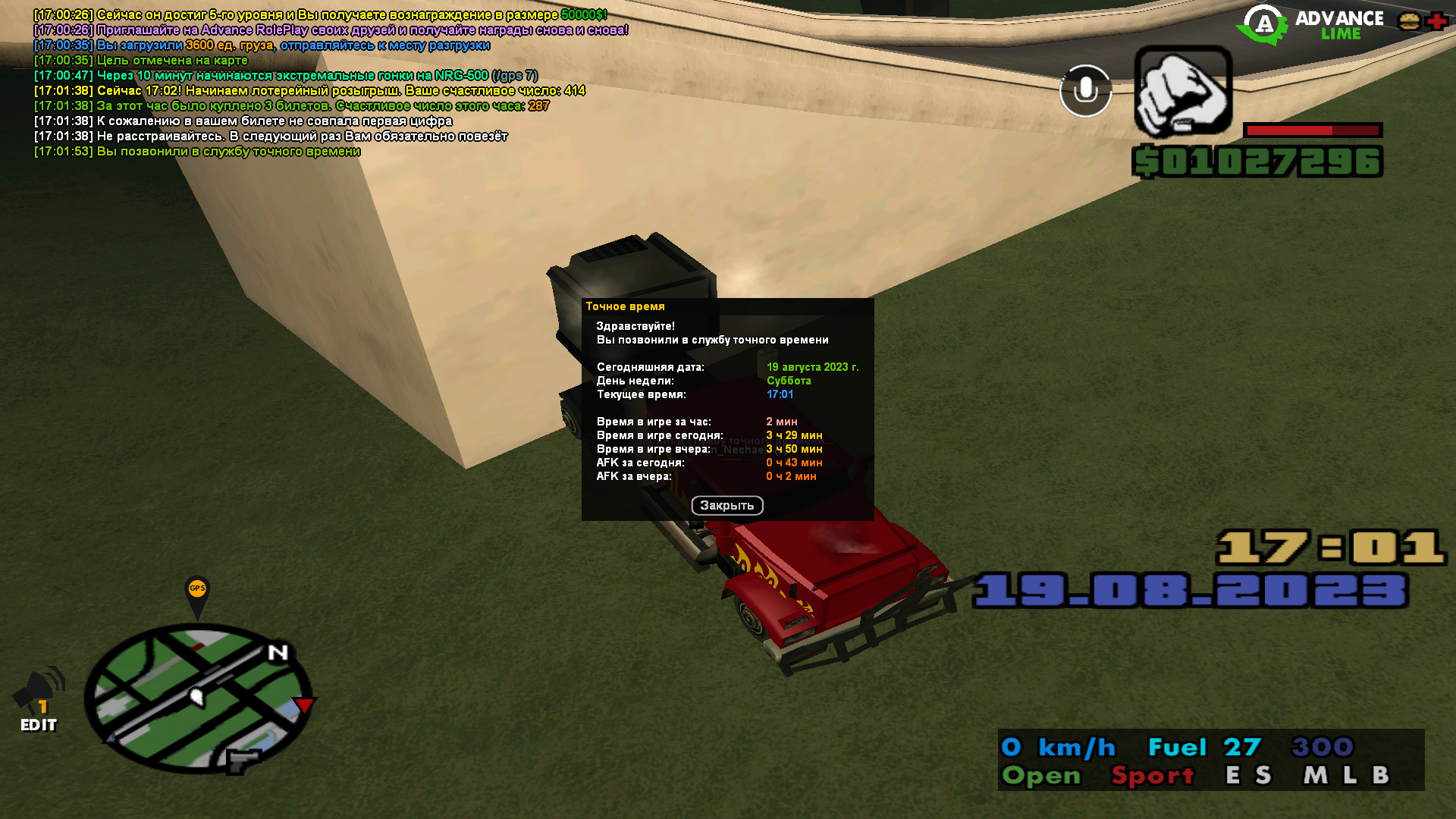This screenshot has width=1456, height=819.
Task: Click the red cross medic icon
Action: coord(1439,20)
